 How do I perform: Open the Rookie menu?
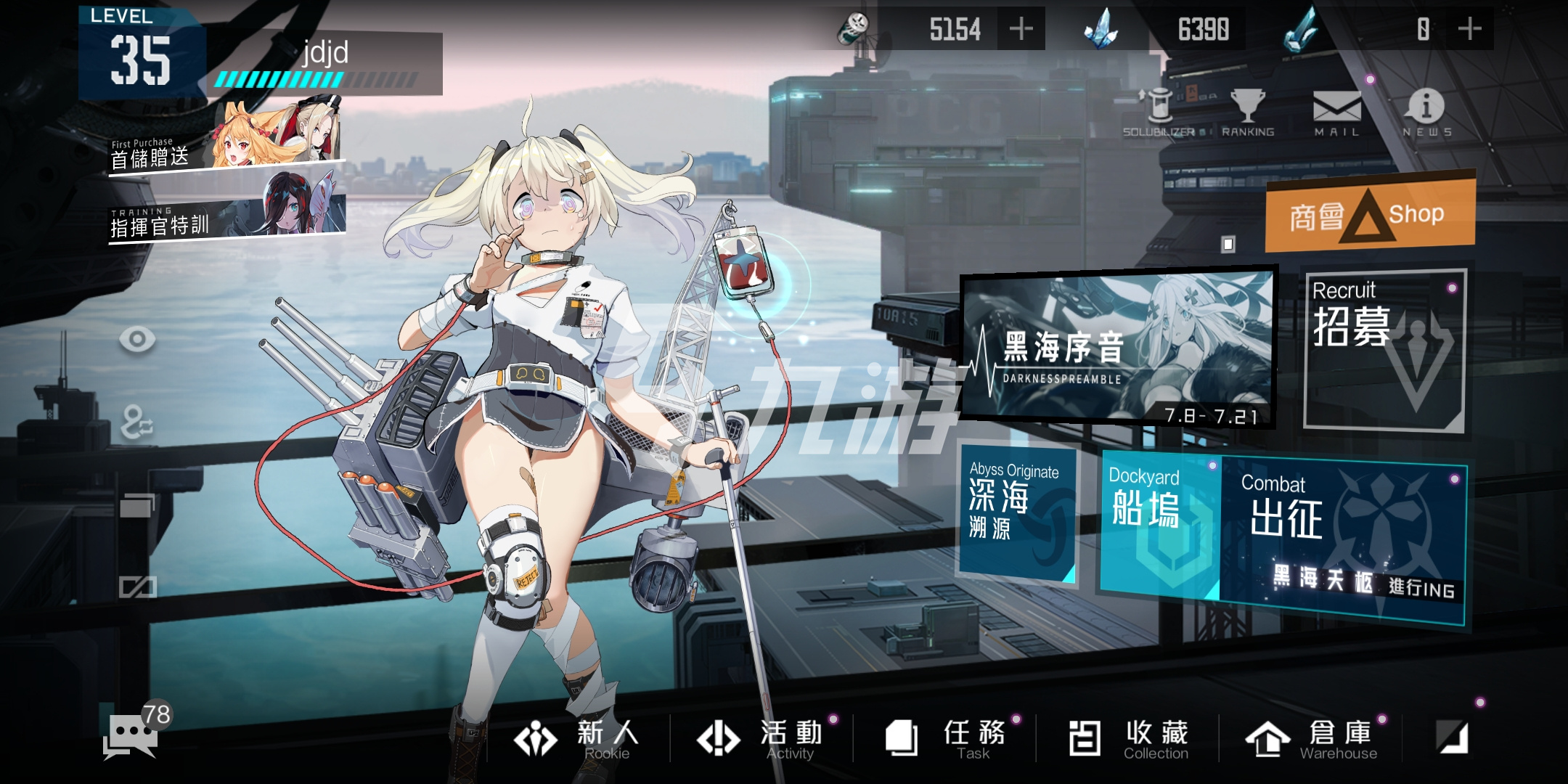pos(578,739)
